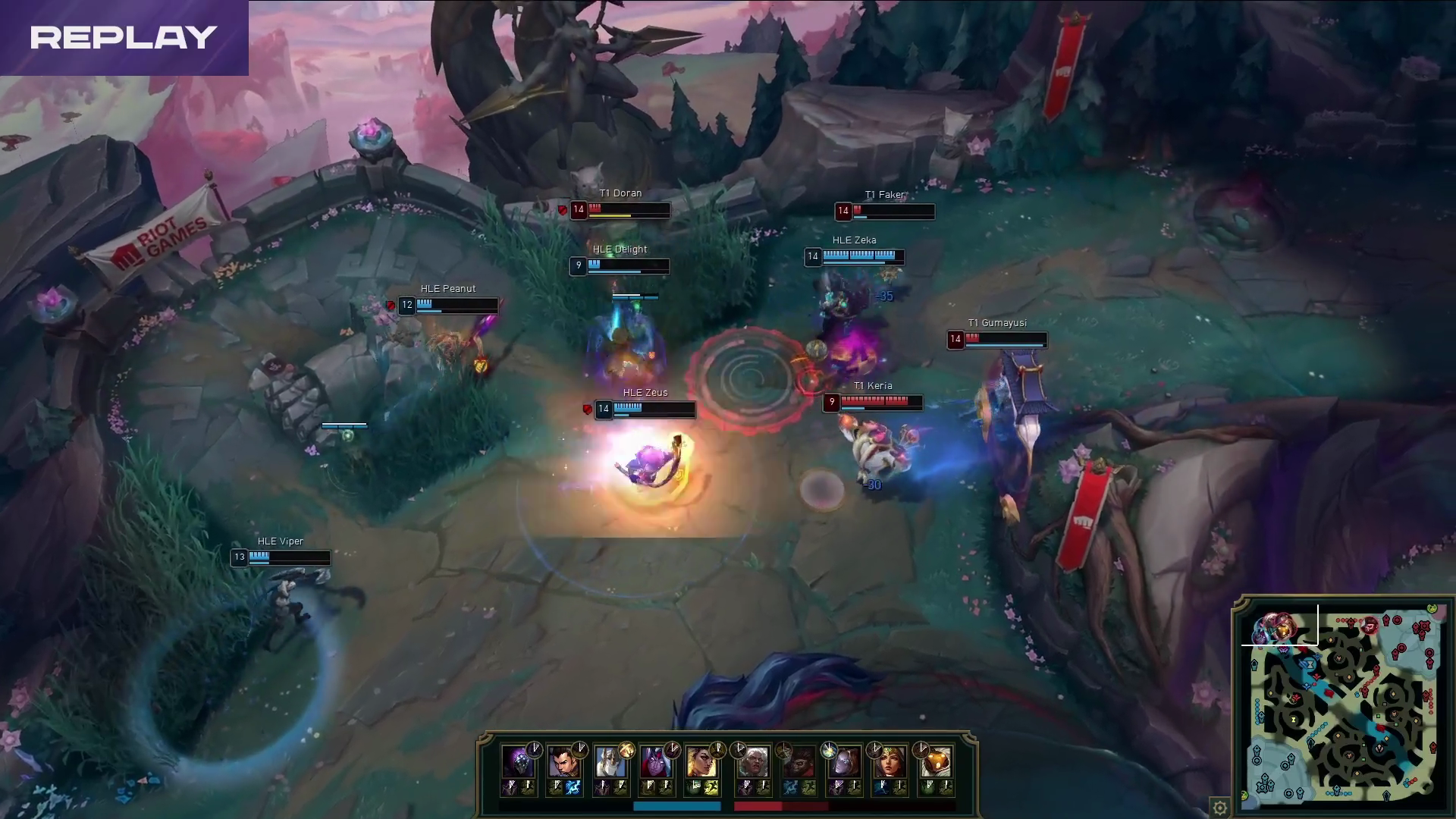Click the blue nexus on the minimap

coord(1262,786)
